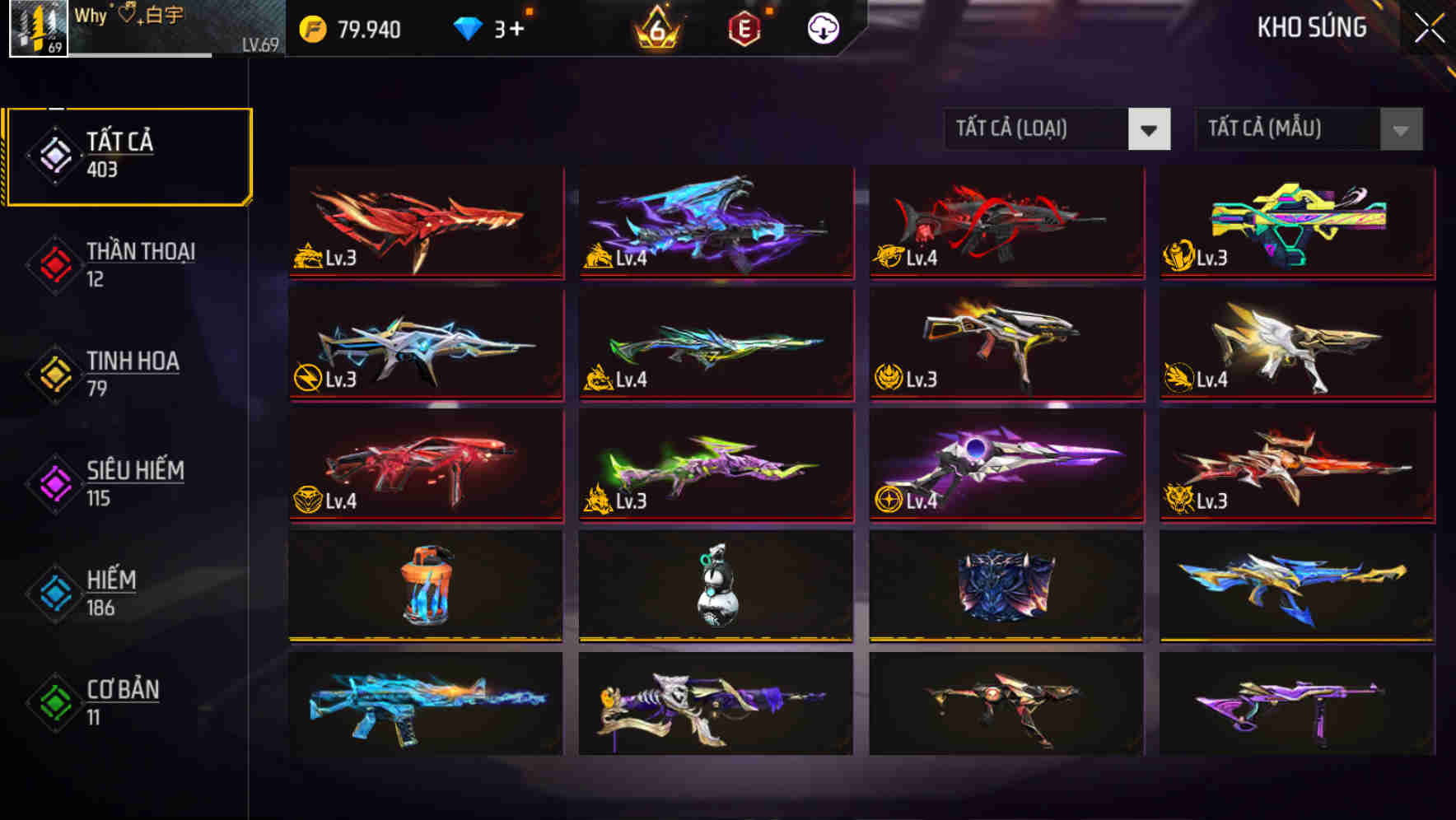Select the TẤT CẢ rarity filter icon
Screen dimensions: 1456x820
tap(52, 155)
